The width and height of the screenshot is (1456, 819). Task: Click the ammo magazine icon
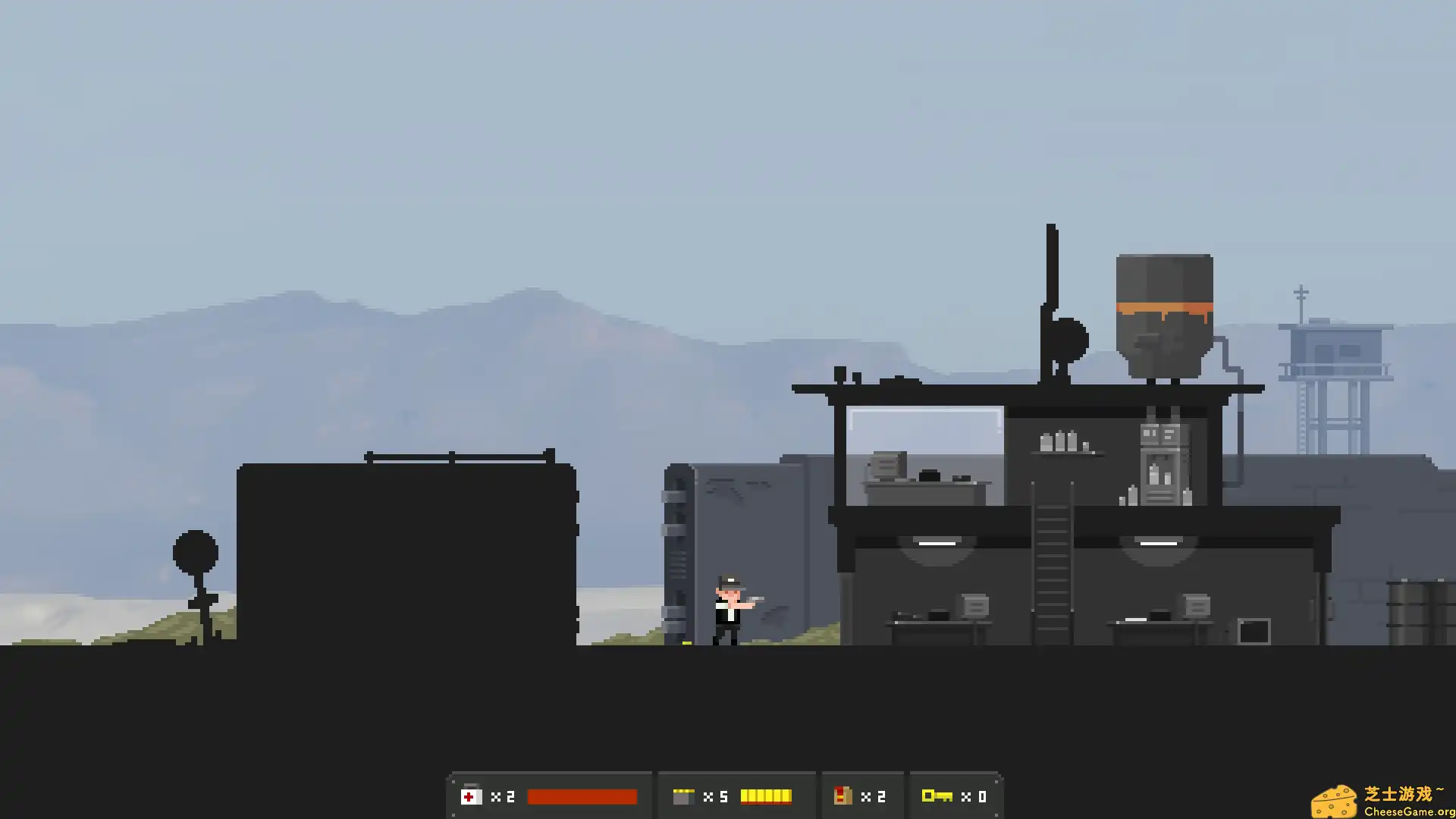(x=685, y=796)
